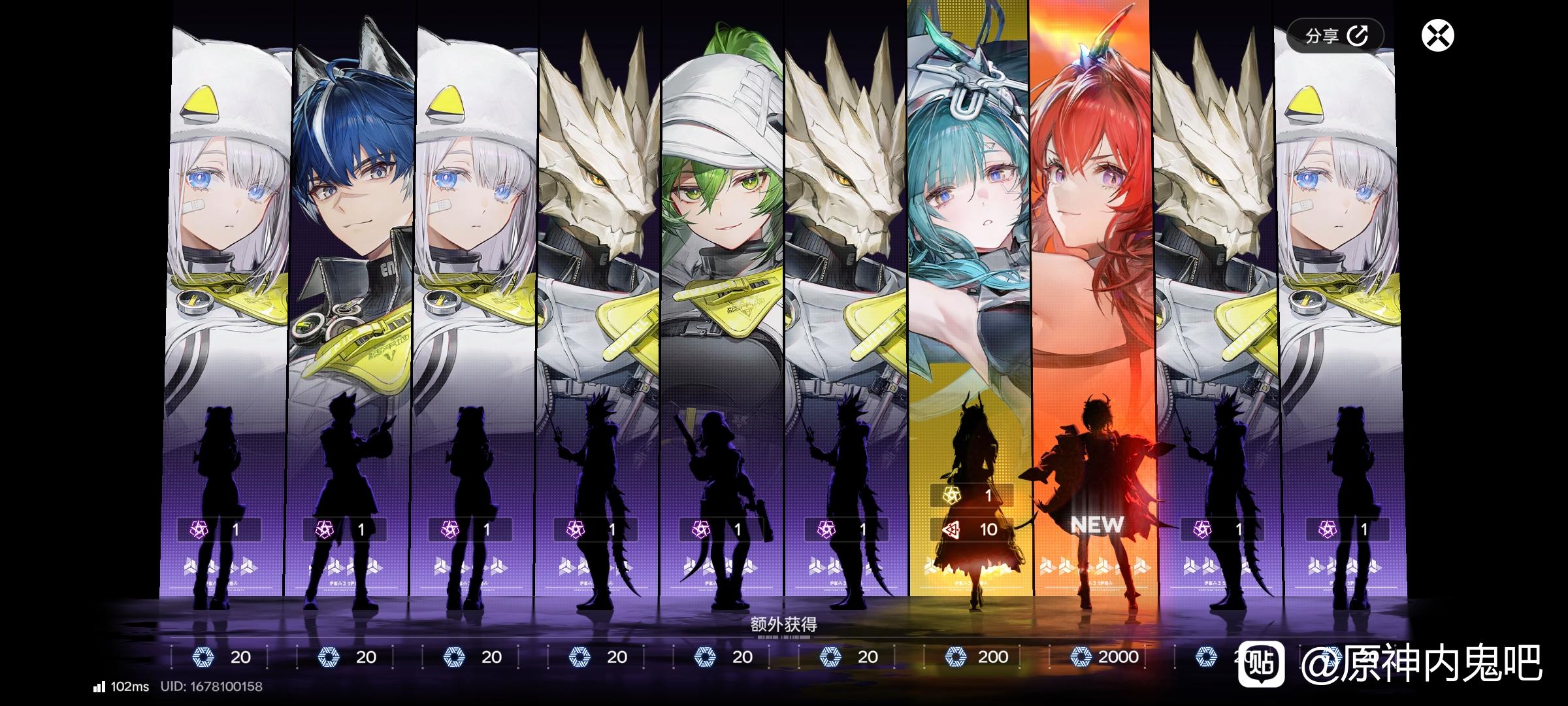Click the 分享 share button
This screenshot has height=706, width=1568.
click(x=1335, y=35)
